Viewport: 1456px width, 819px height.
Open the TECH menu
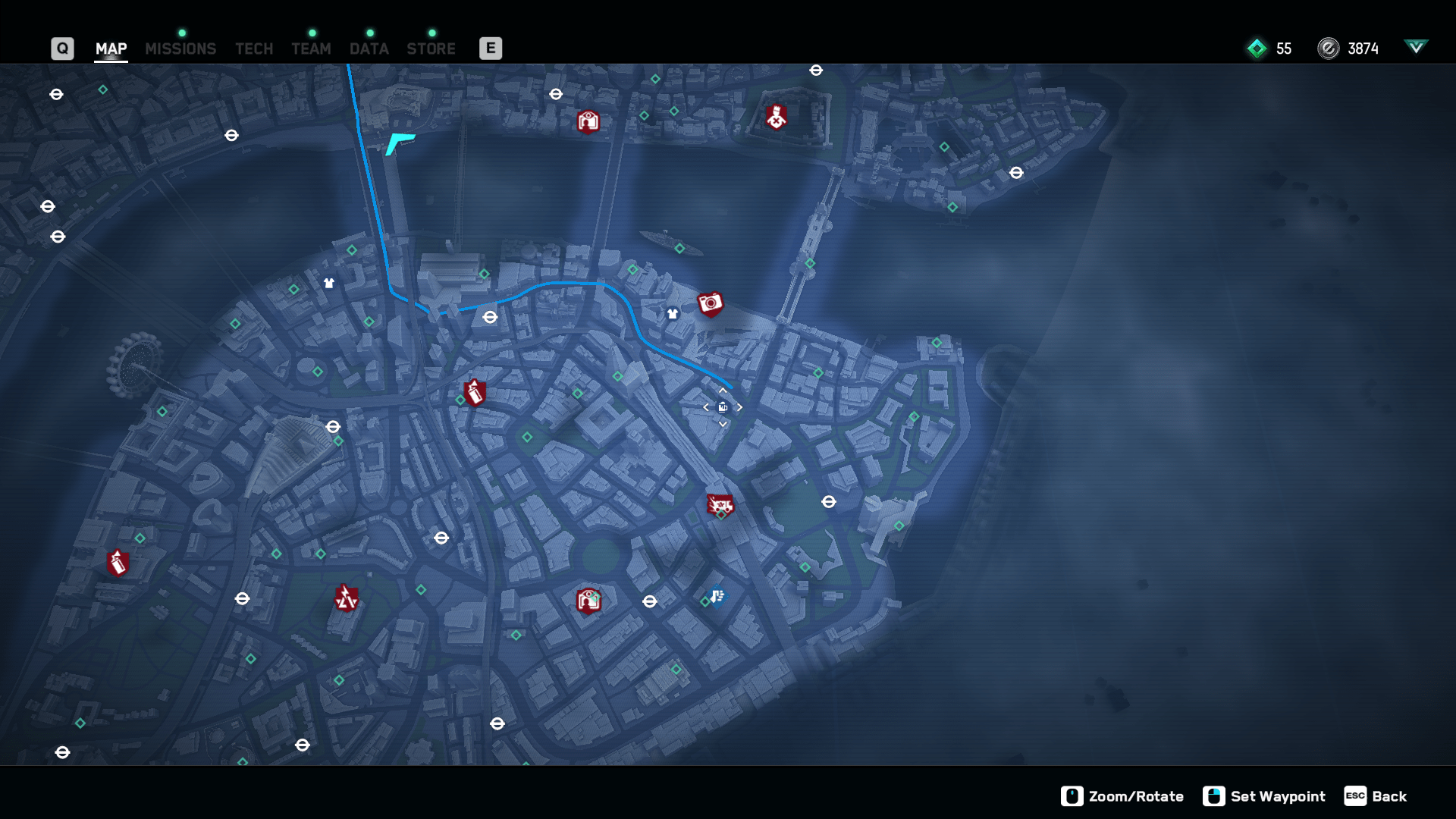tap(253, 48)
